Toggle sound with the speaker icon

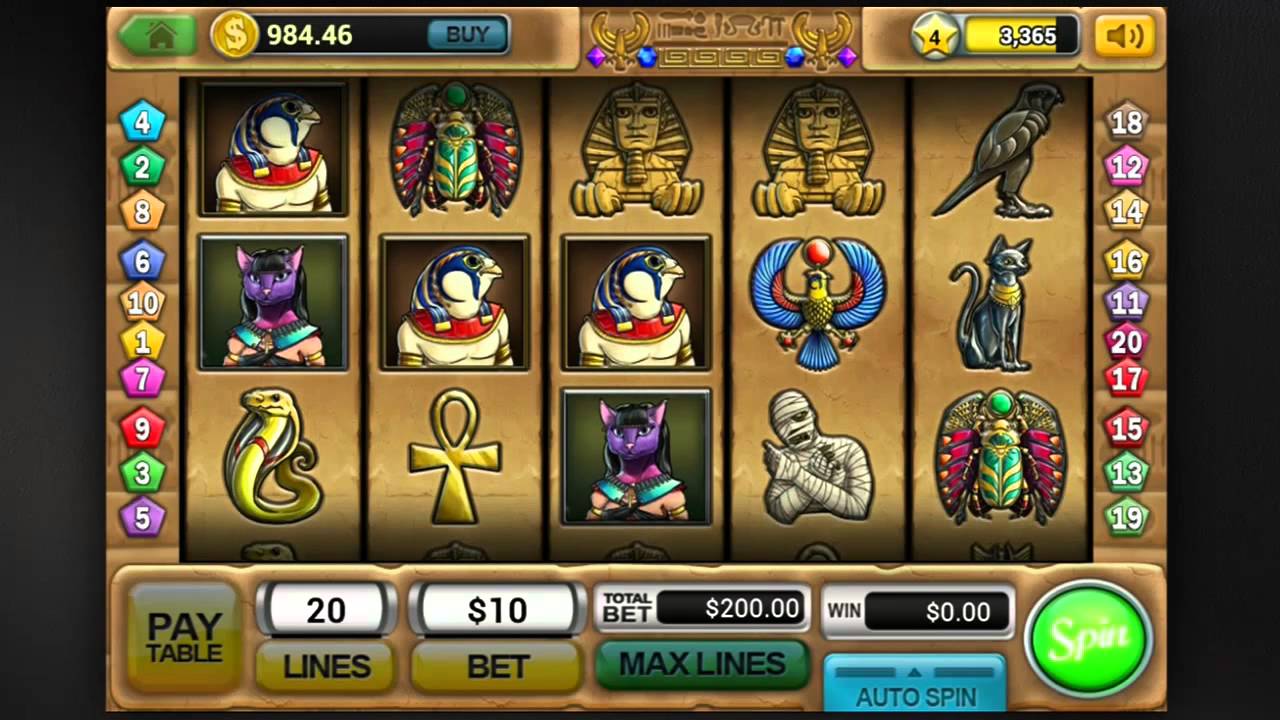(x=1125, y=36)
